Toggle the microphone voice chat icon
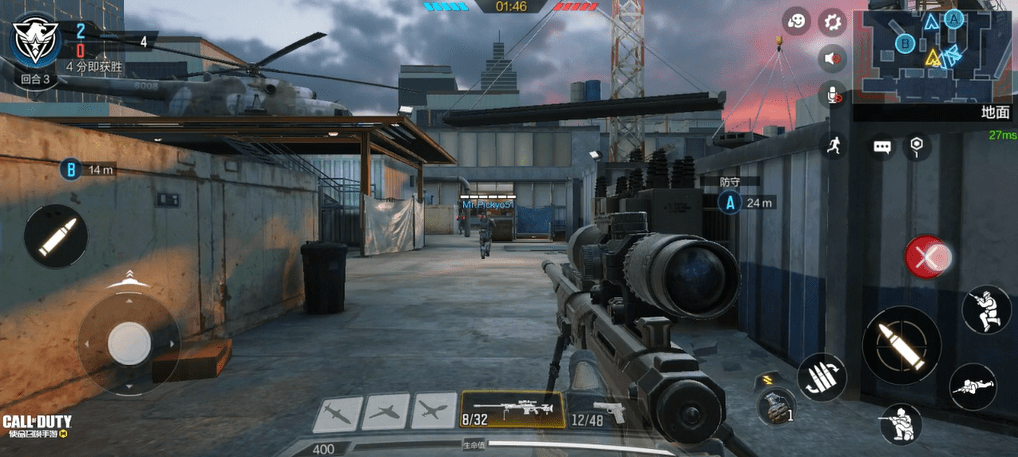This screenshot has width=1018, height=457. 831,95
